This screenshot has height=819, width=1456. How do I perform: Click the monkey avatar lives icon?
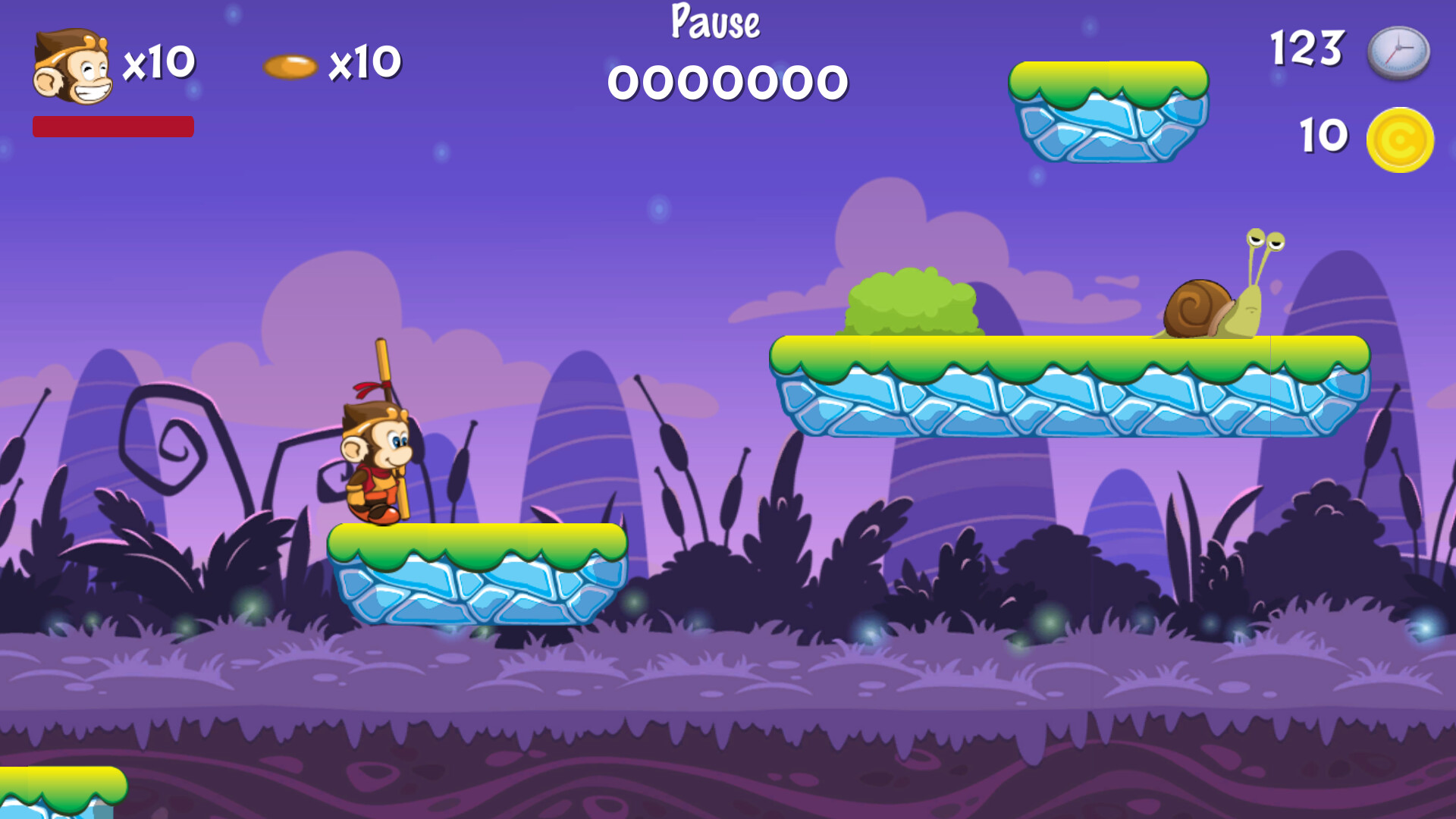point(72,64)
